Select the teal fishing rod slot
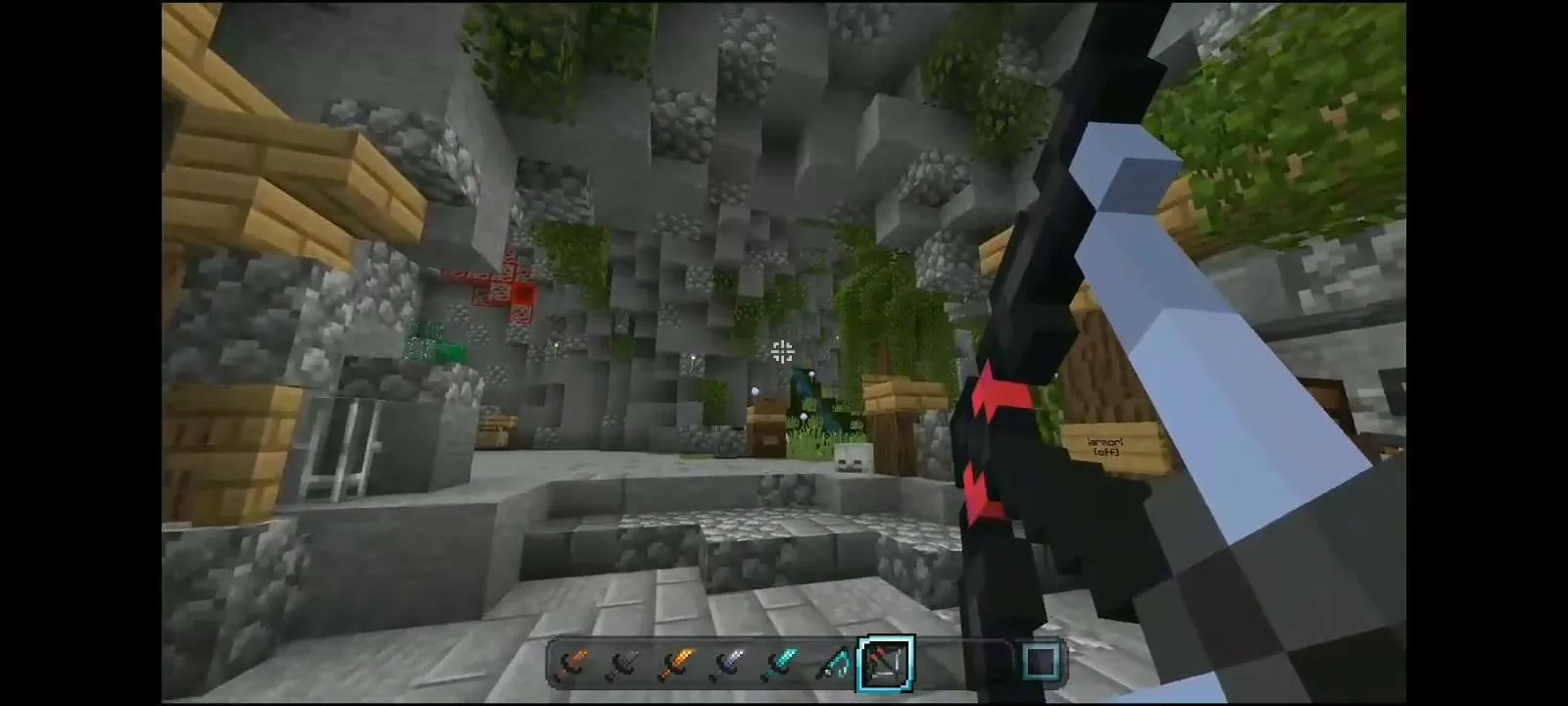This screenshot has width=1568, height=706. 834,664
